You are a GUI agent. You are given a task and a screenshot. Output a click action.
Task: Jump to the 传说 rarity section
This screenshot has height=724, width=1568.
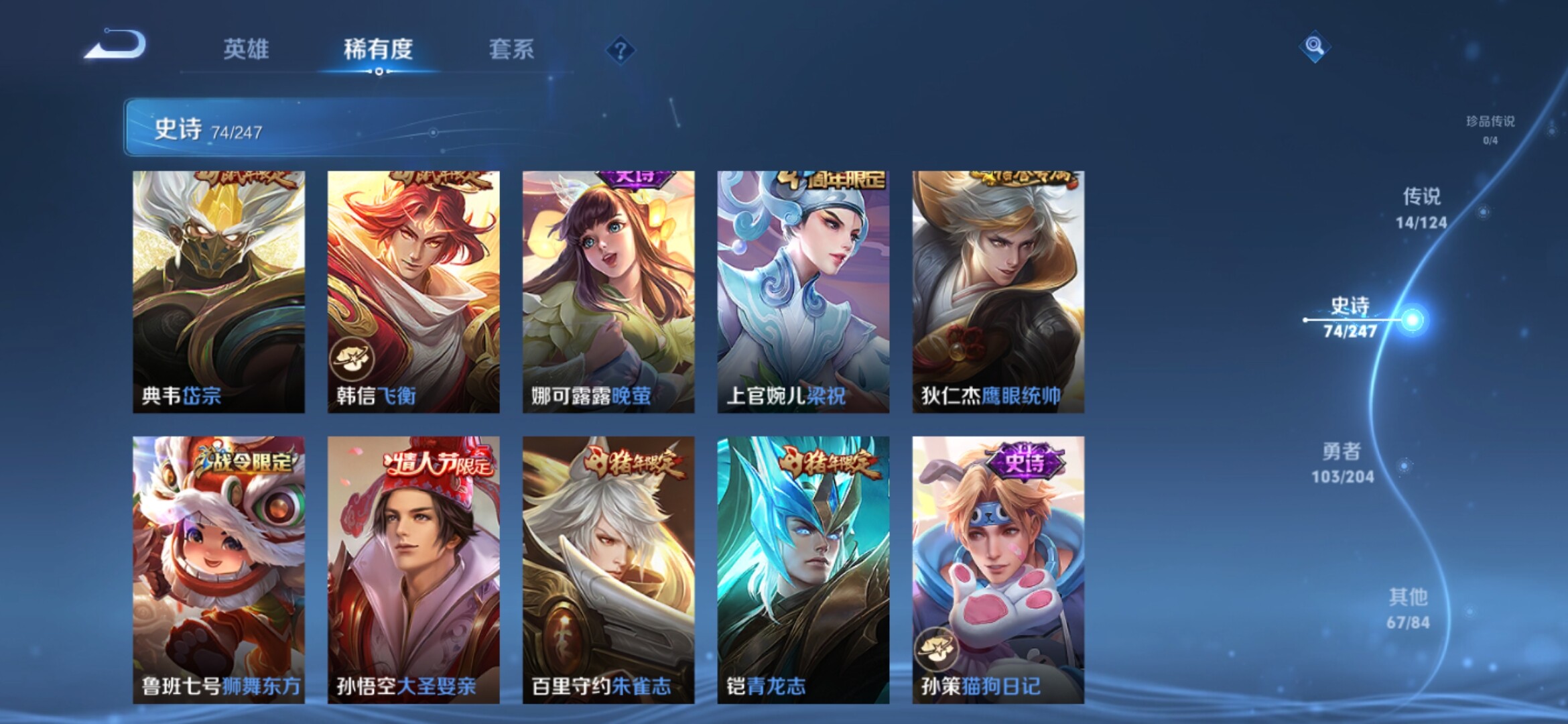[x=1421, y=208]
